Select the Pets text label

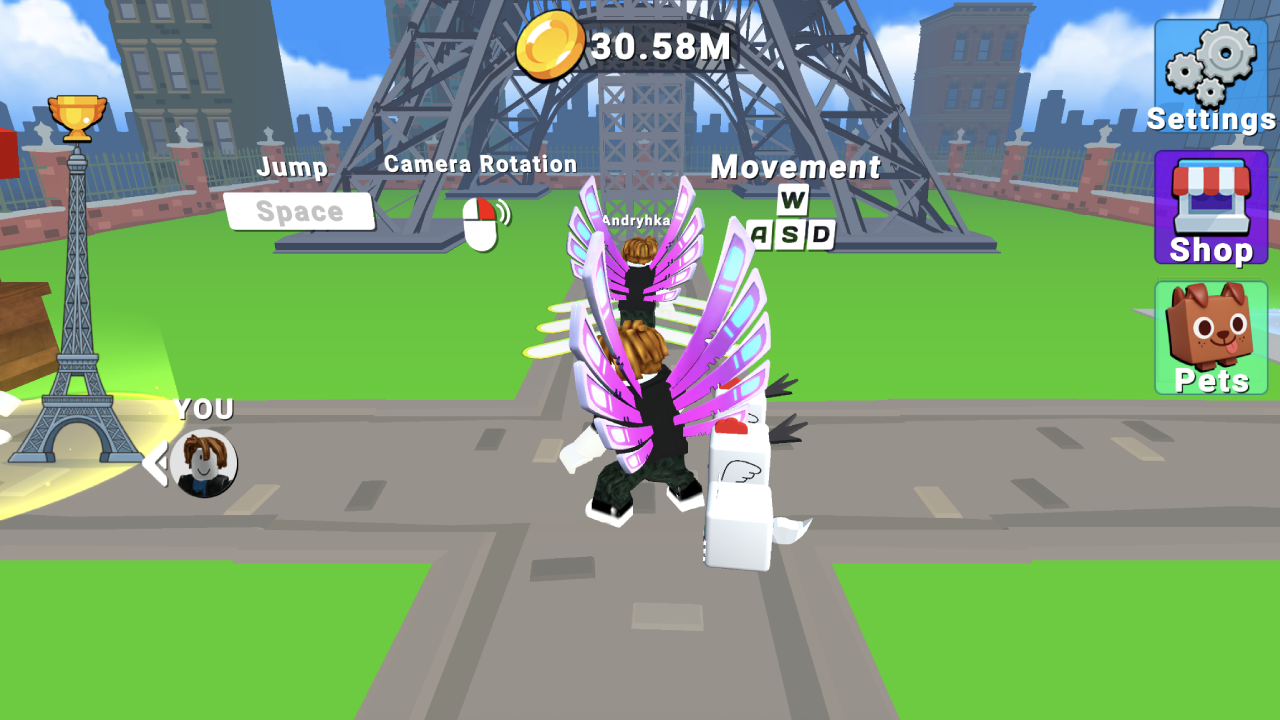(1210, 380)
